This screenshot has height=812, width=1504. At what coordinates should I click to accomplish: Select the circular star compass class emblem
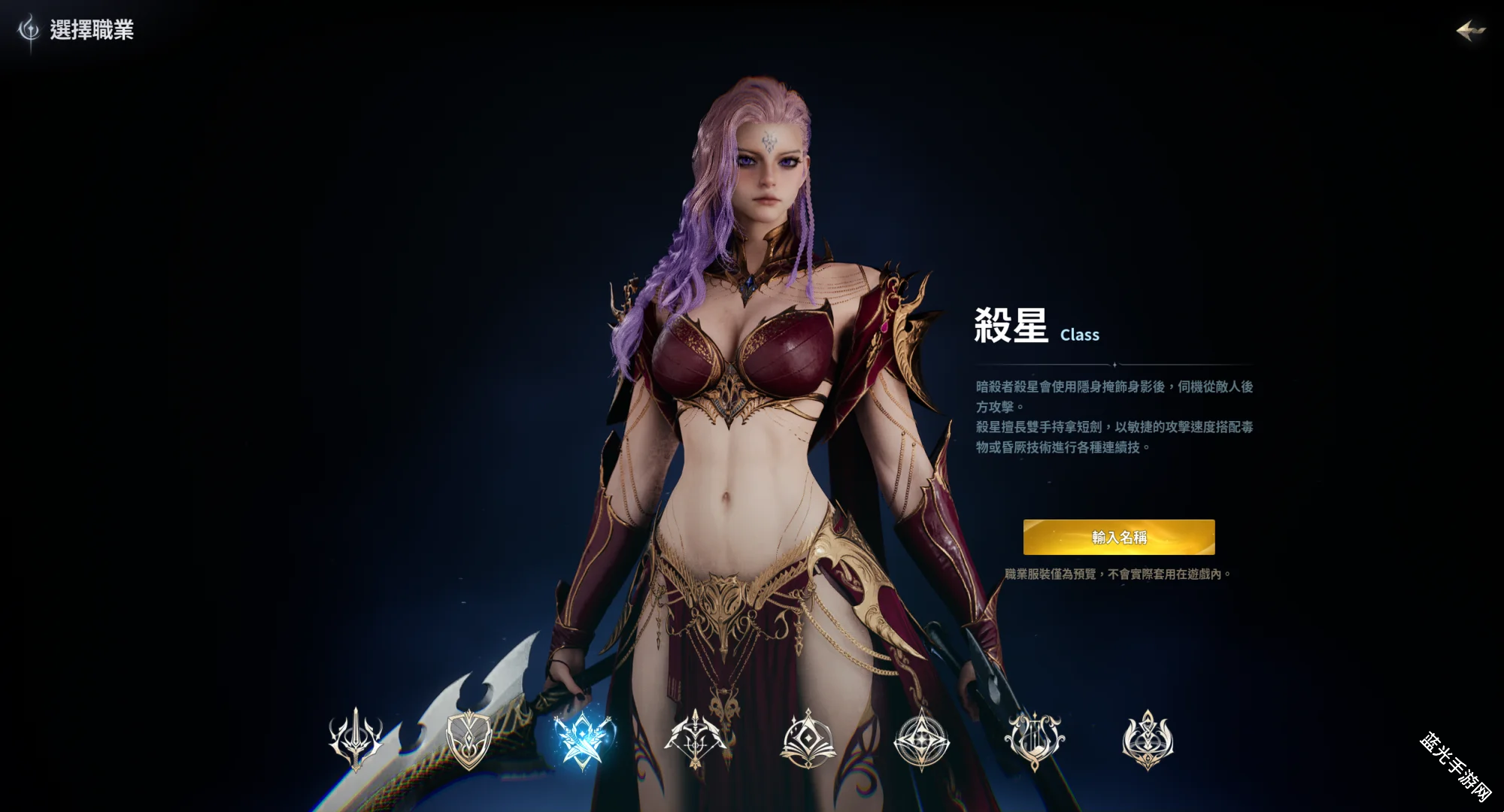[921, 740]
